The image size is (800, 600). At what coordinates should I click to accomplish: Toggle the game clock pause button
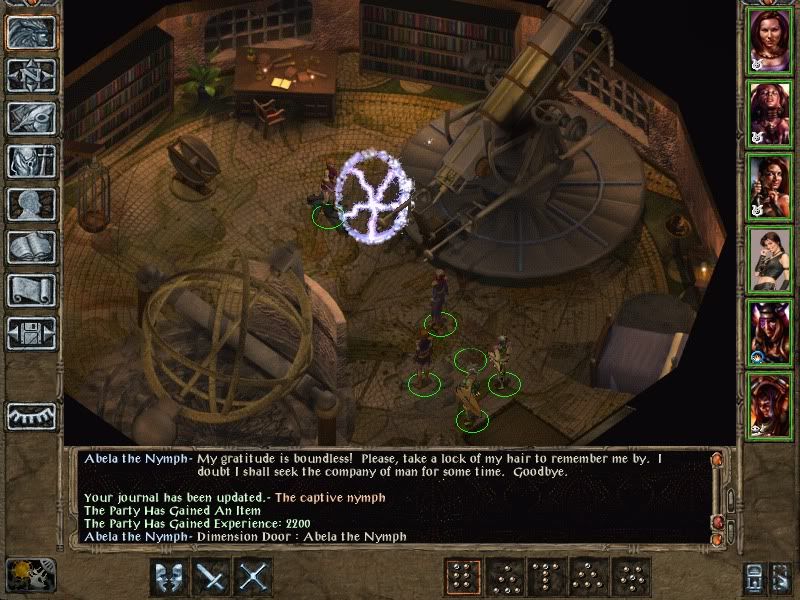click(30, 576)
